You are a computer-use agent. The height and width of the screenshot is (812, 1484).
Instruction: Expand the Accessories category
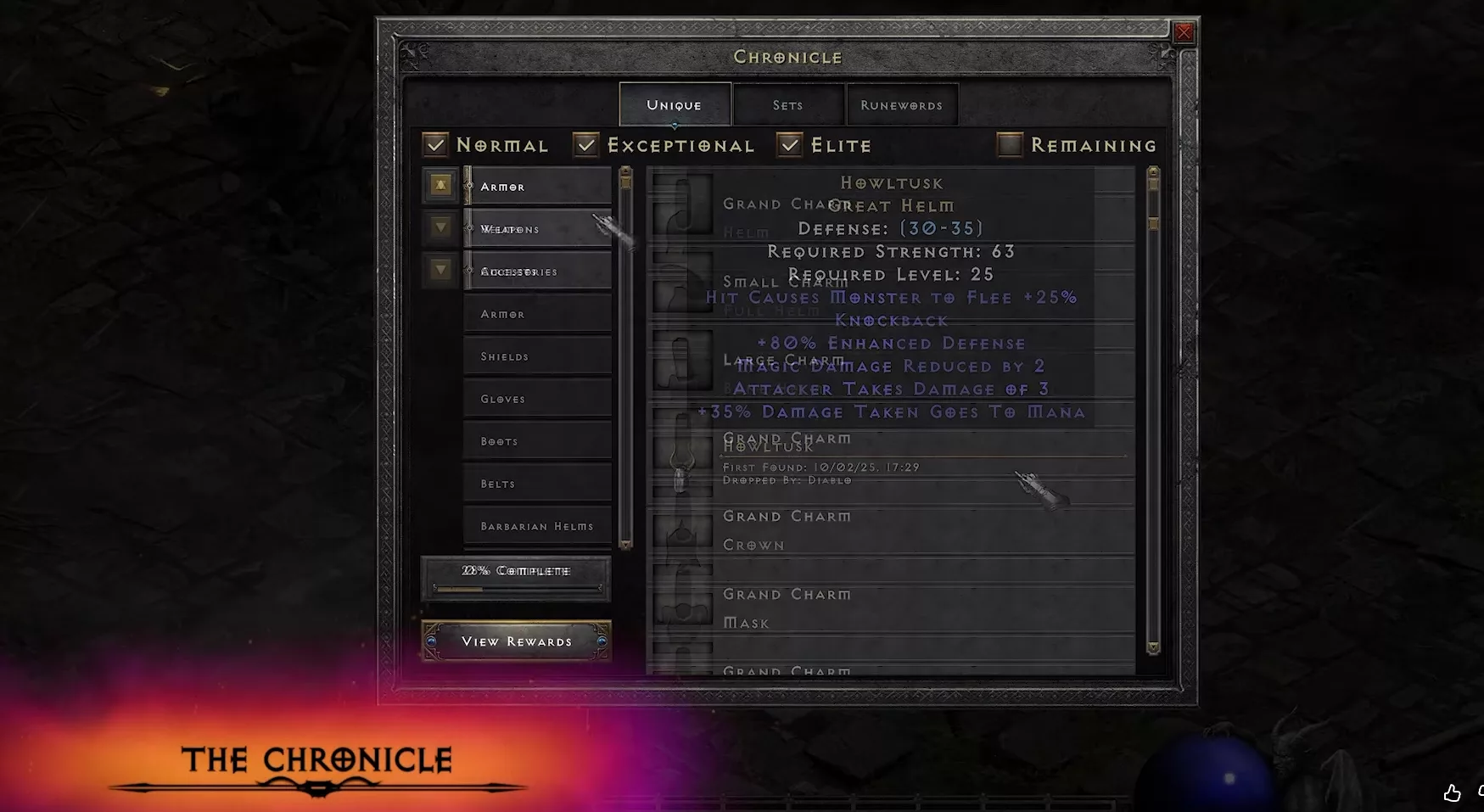(x=440, y=270)
